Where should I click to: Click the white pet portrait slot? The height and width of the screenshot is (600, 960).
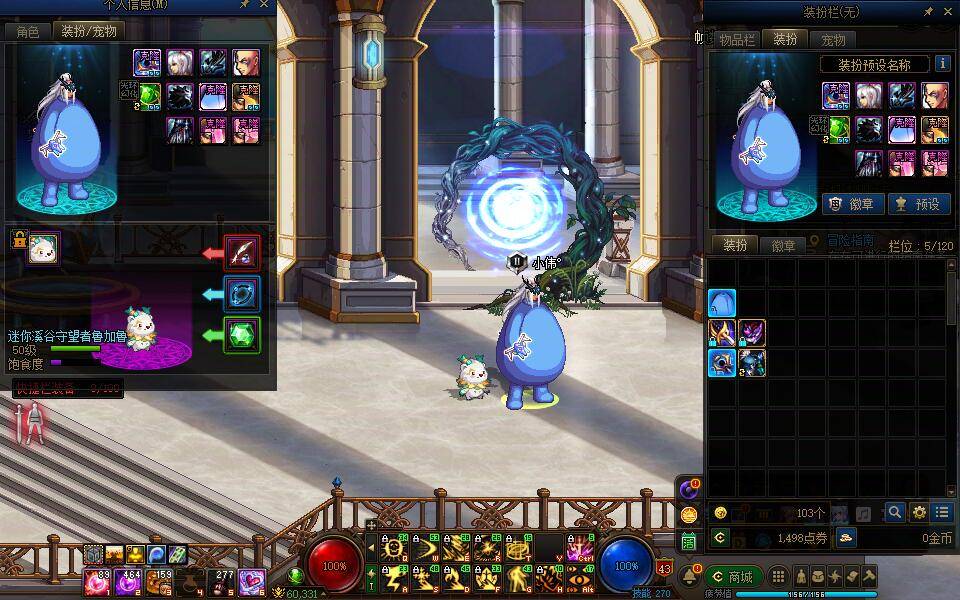(44, 248)
